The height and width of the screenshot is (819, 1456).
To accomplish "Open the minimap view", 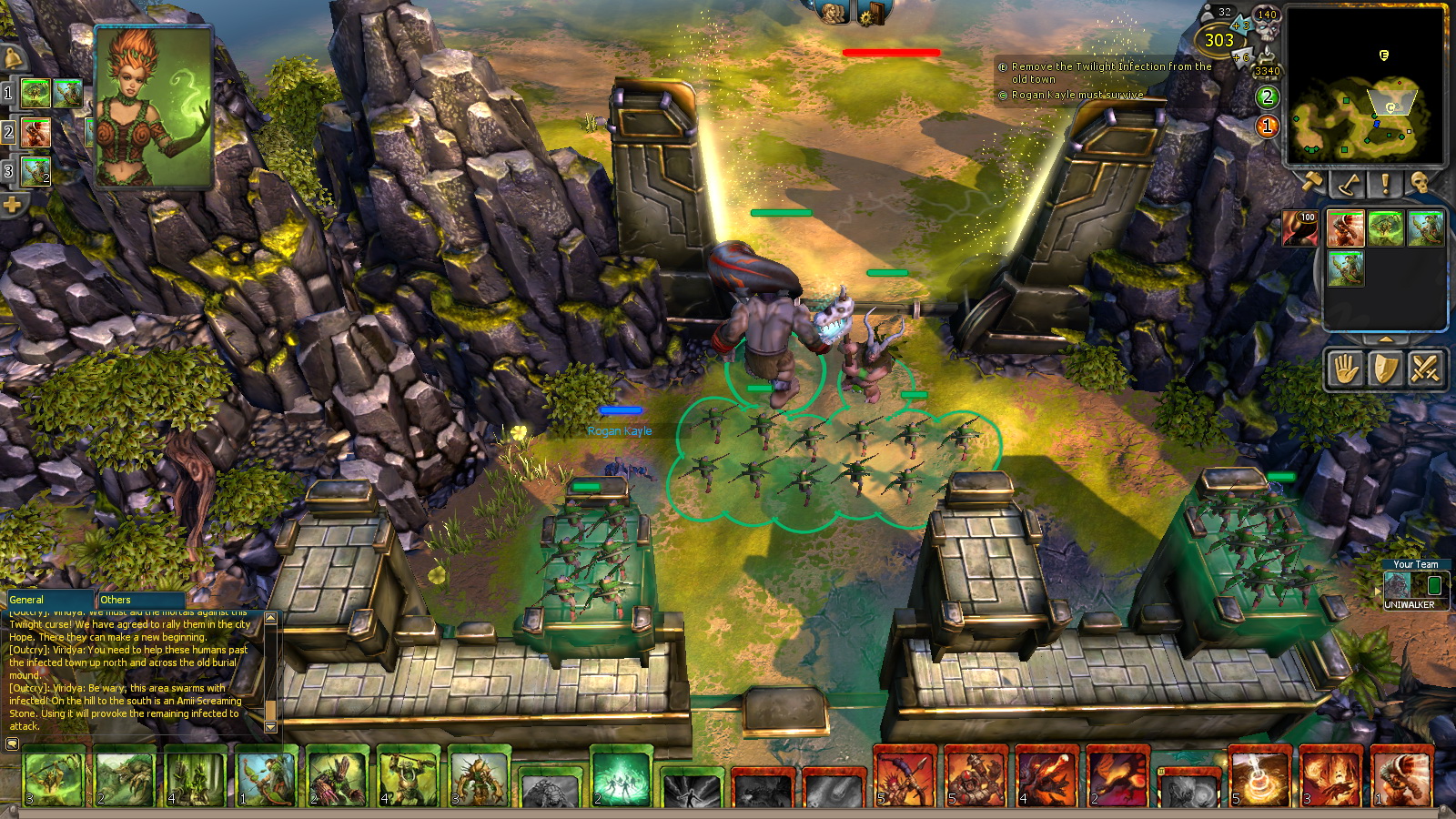I will point(1364,87).
